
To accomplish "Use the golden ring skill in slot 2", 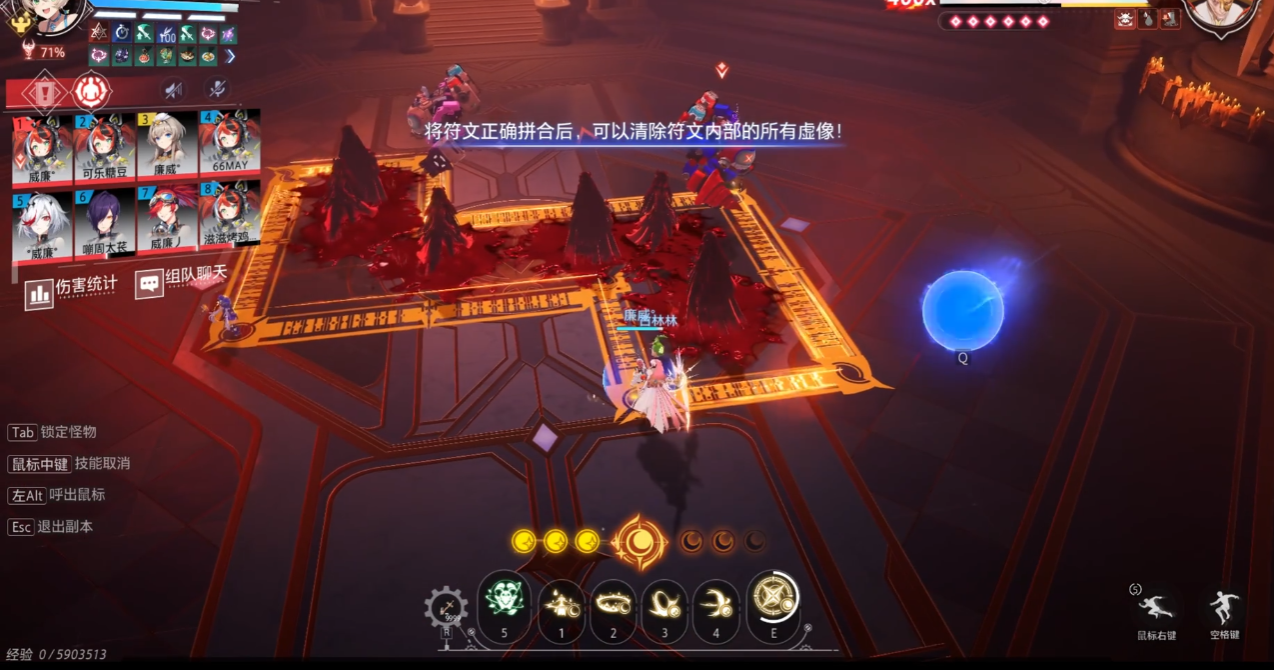I will click(613, 602).
